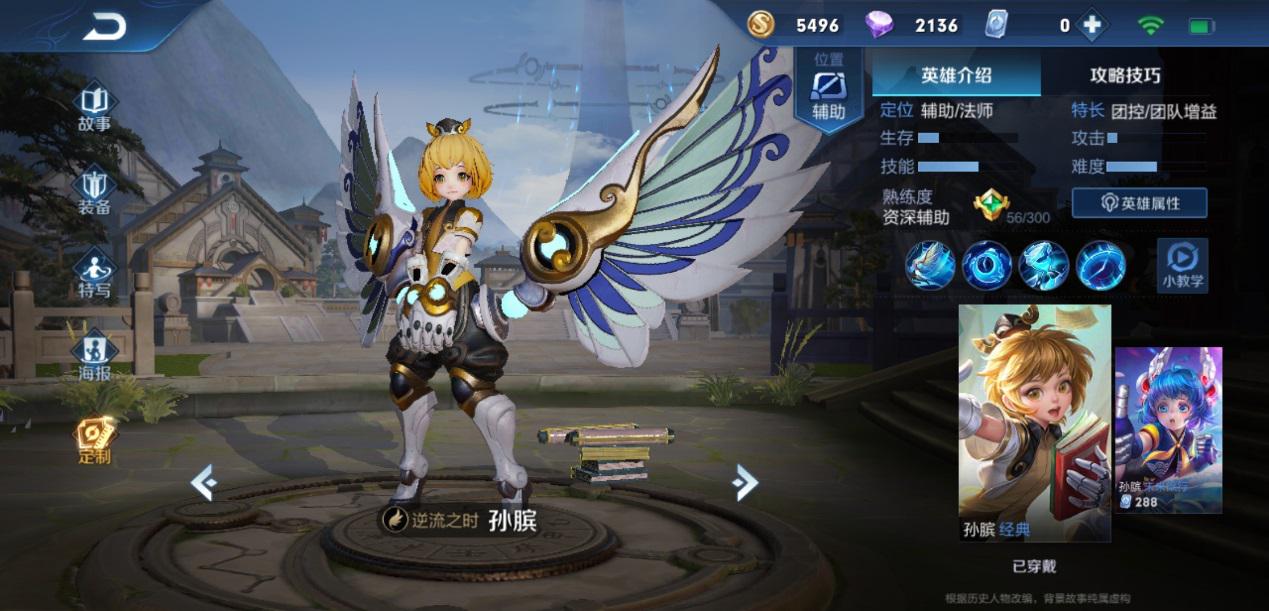Add currency with the plus button

tap(1091, 26)
